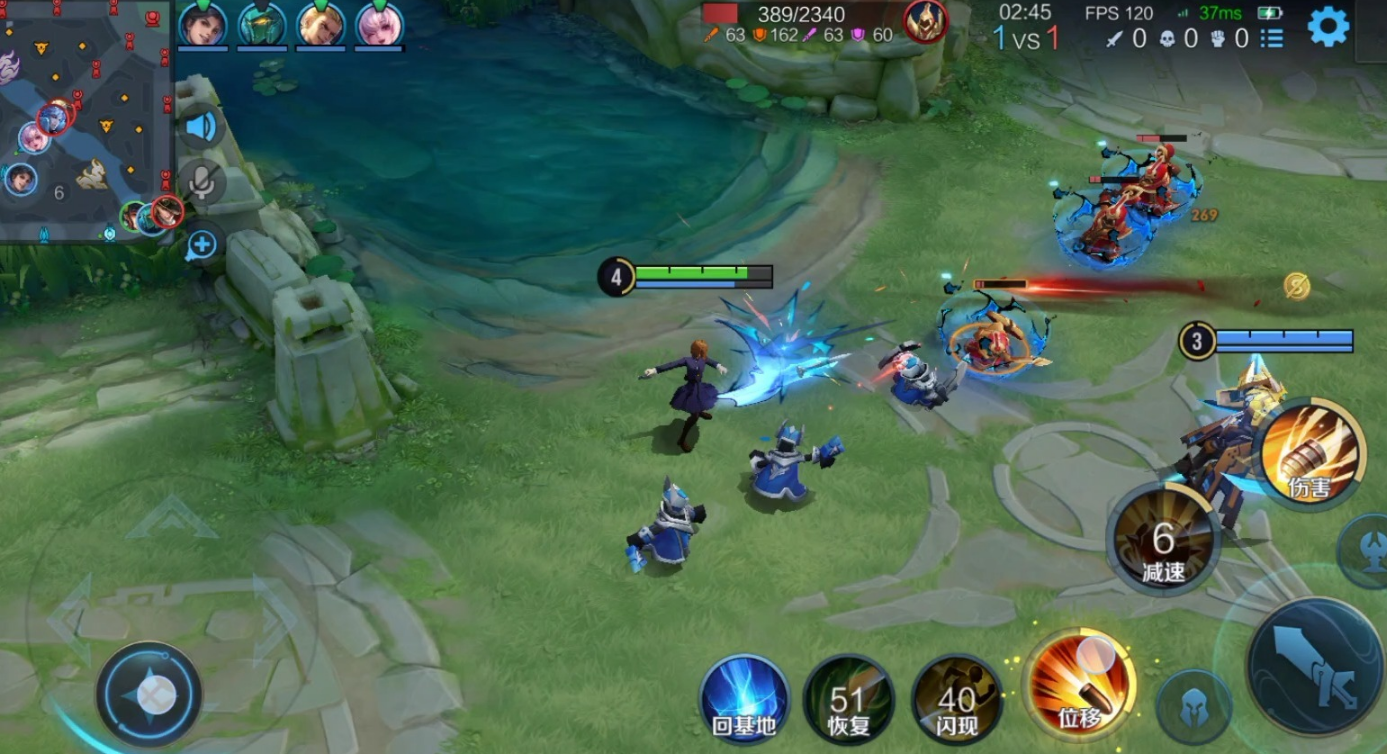The height and width of the screenshot is (754, 1387).
Task: Tap the tower-target attack button
Action: click(1367, 552)
